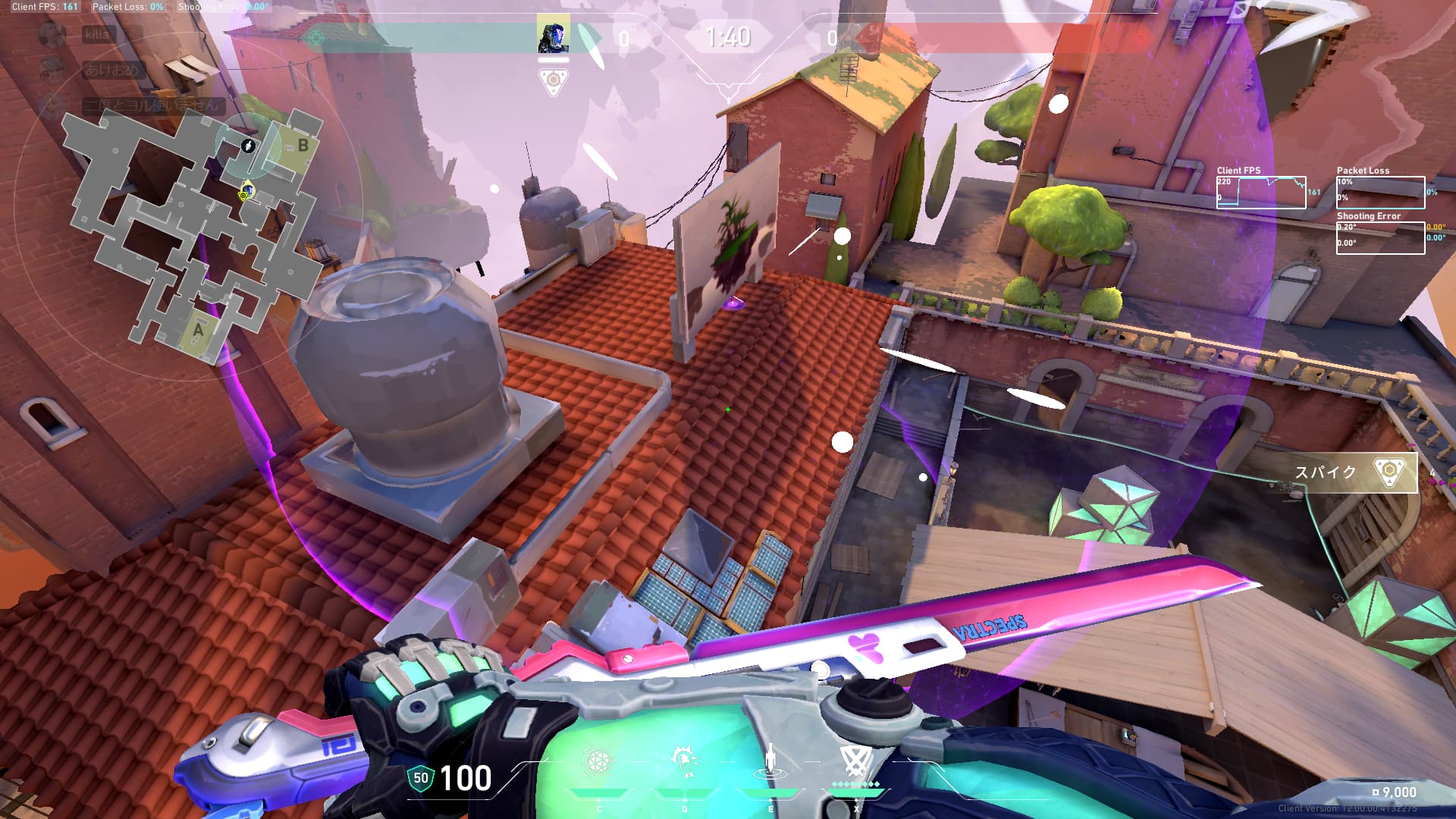Select player killa in the team list
This screenshot has width=1456, height=819.
[x=97, y=34]
